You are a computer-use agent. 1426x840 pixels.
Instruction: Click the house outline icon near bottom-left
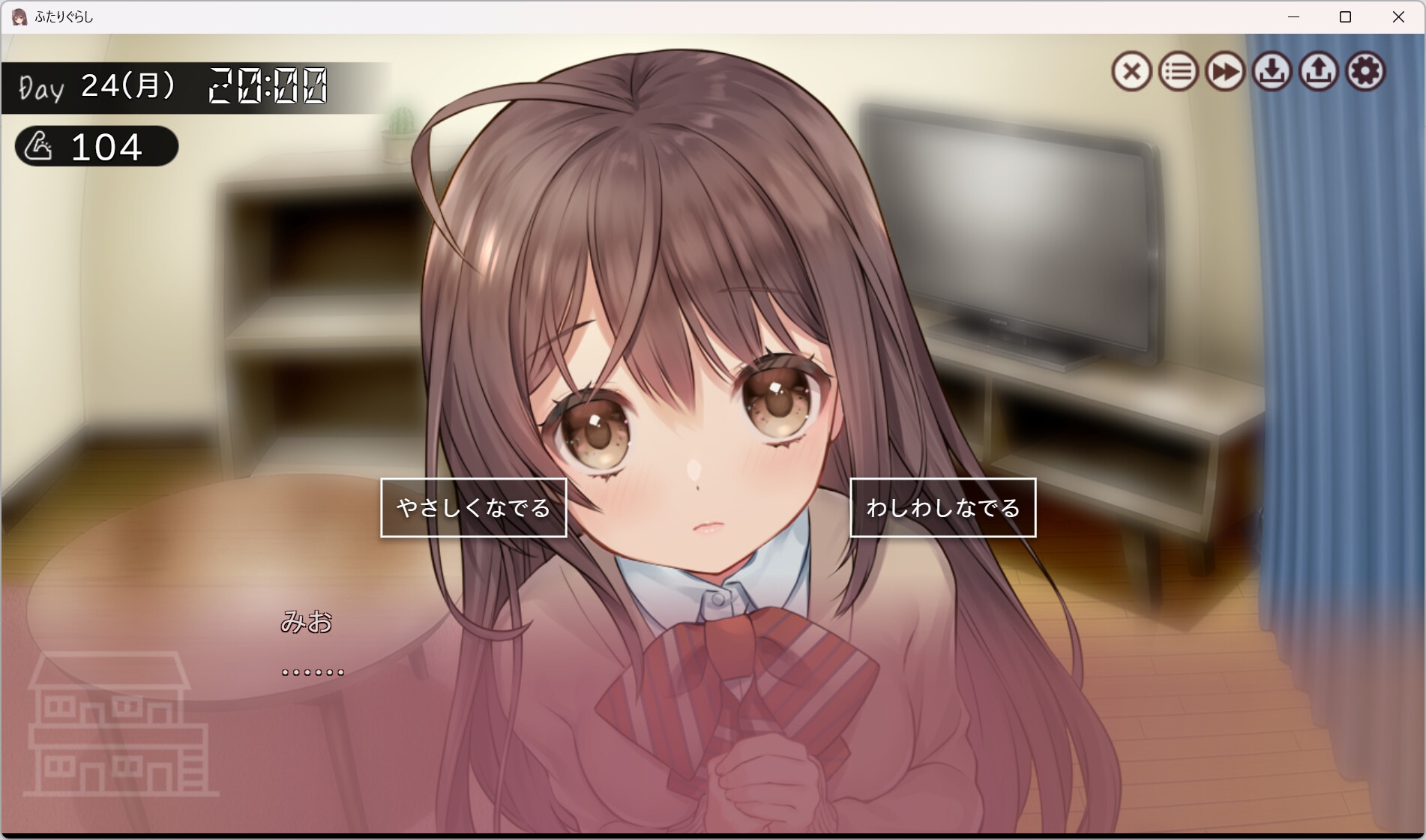120,723
